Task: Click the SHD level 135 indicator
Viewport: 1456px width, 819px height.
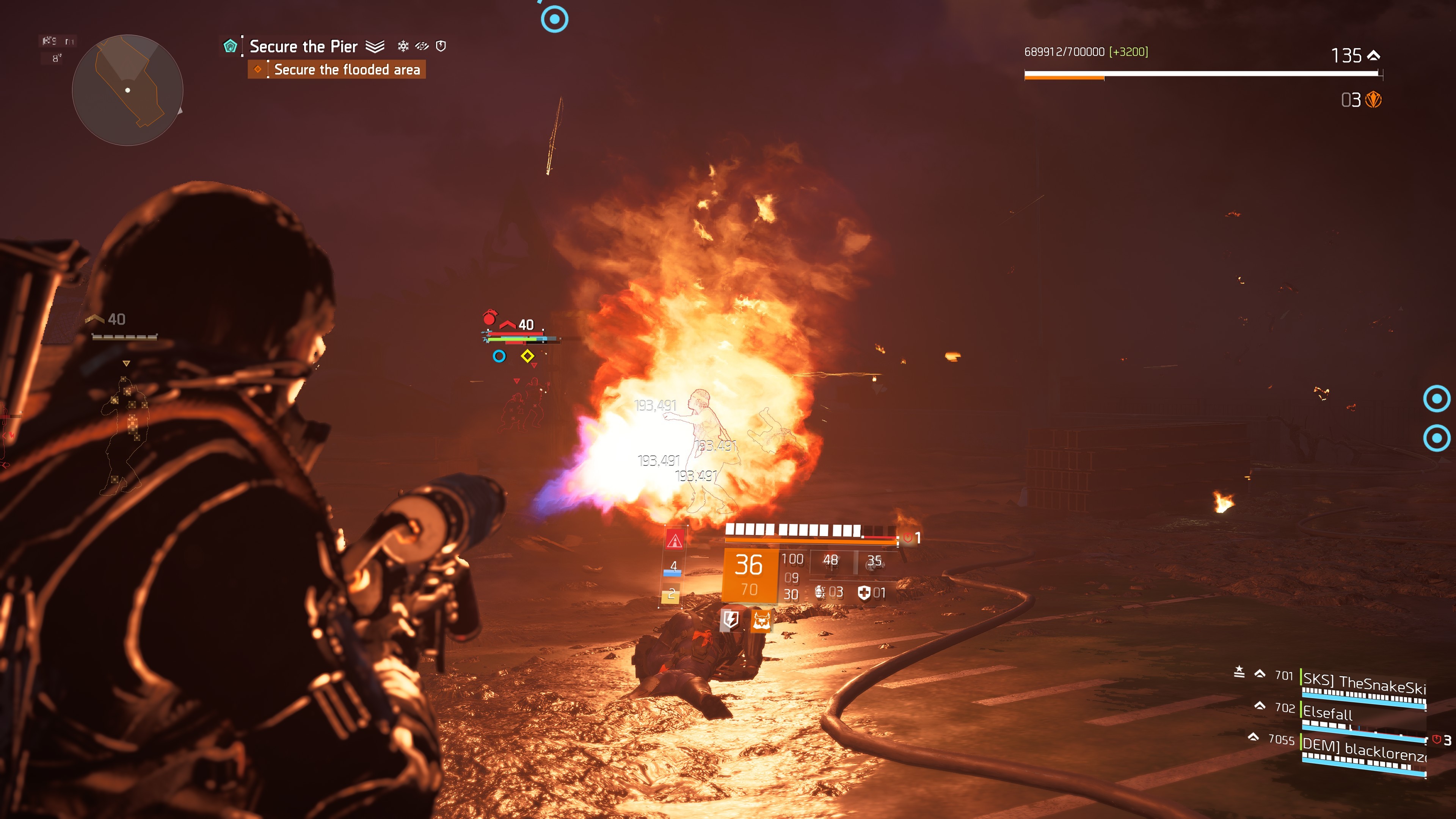Action: click(x=1355, y=55)
